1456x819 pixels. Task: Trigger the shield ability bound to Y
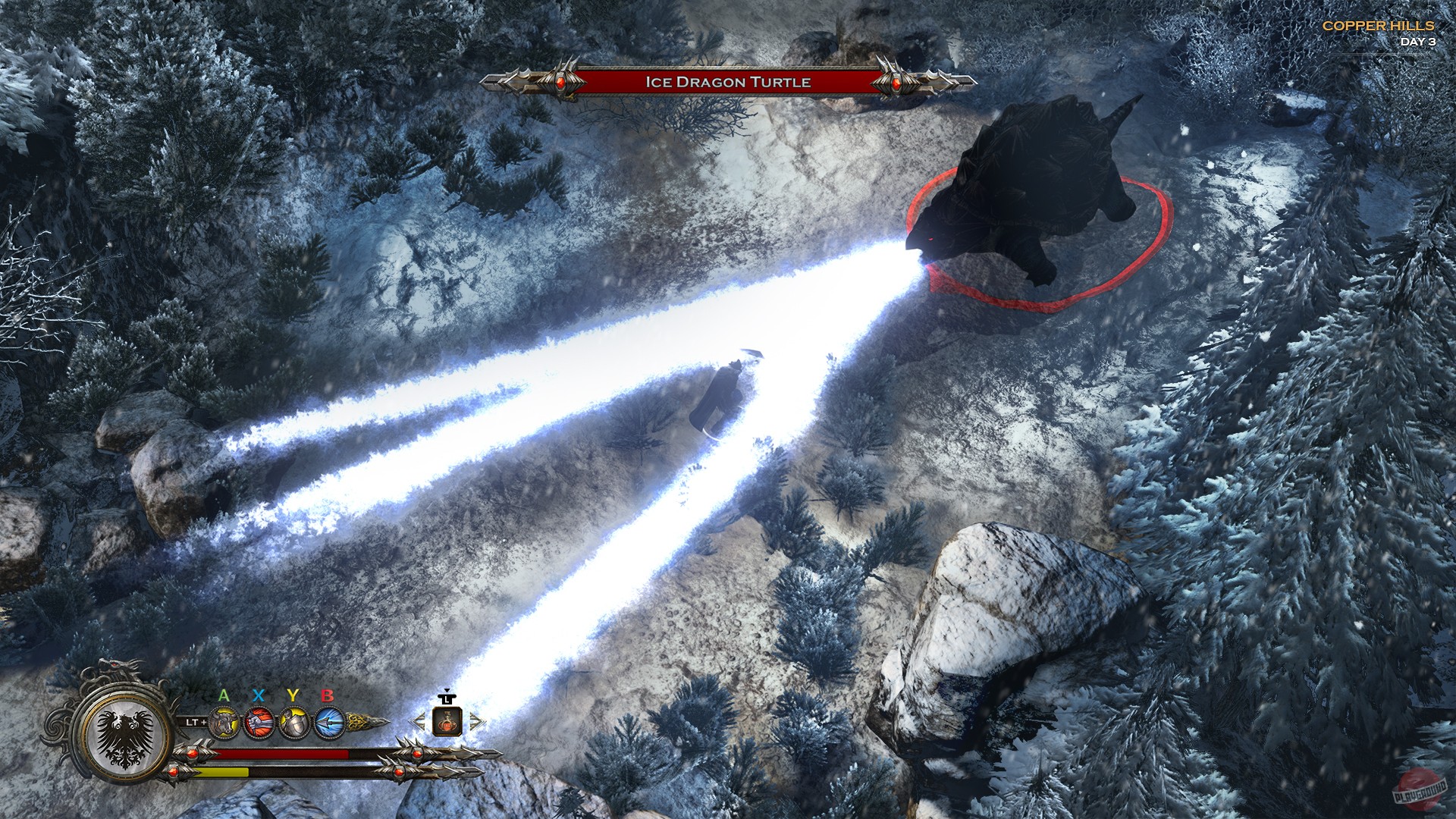[294, 723]
